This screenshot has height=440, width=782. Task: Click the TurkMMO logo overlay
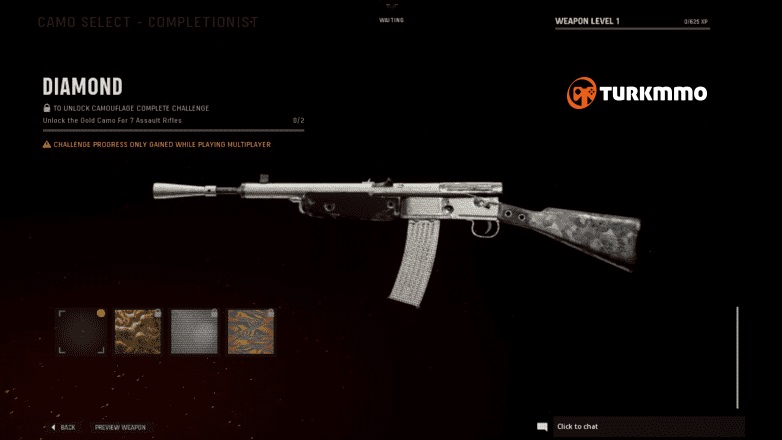(637, 94)
